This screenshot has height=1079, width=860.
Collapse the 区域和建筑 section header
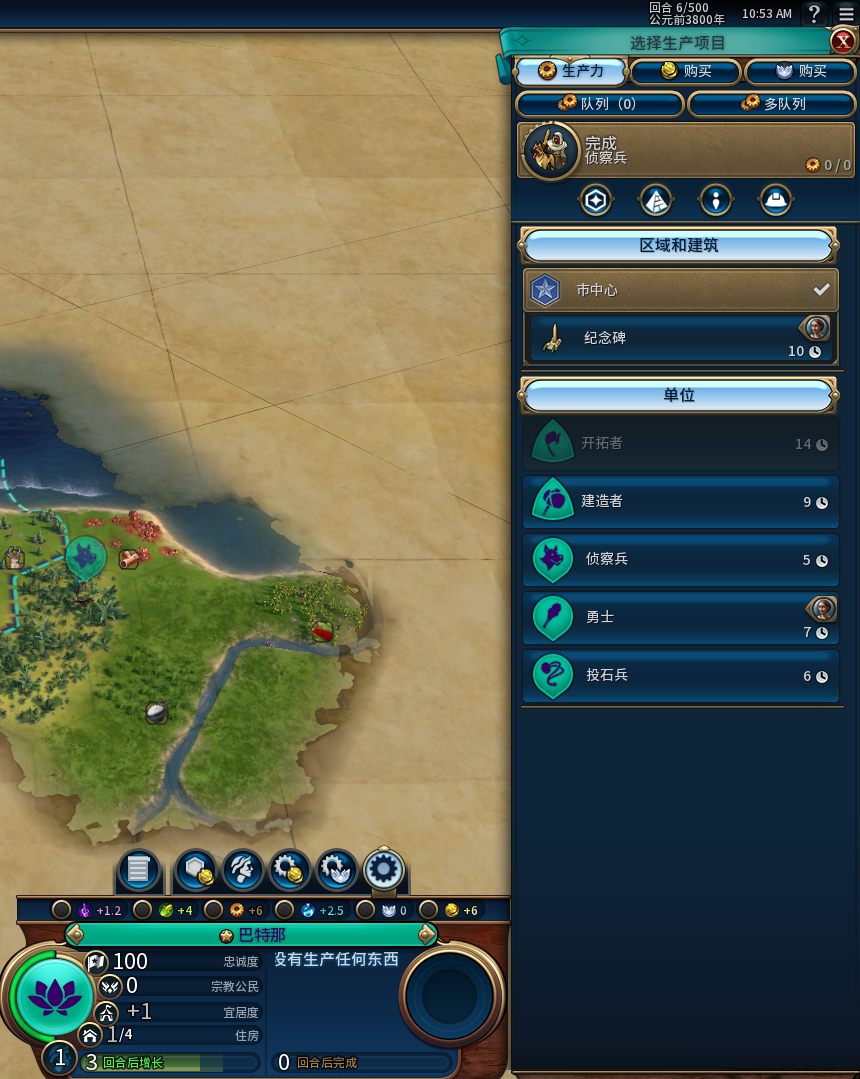click(679, 246)
